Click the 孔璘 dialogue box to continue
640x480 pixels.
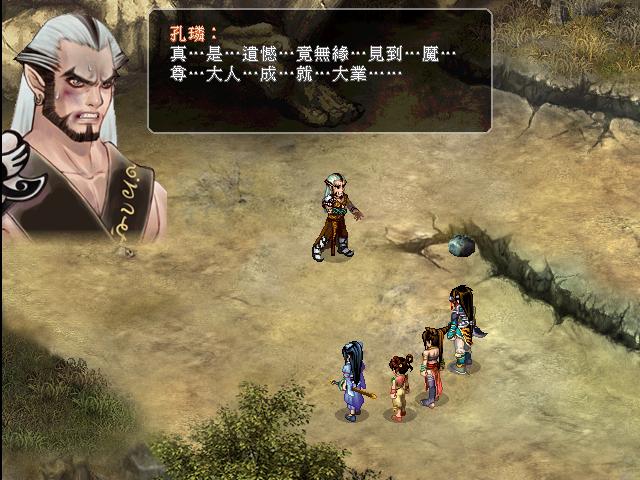(320, 71)
